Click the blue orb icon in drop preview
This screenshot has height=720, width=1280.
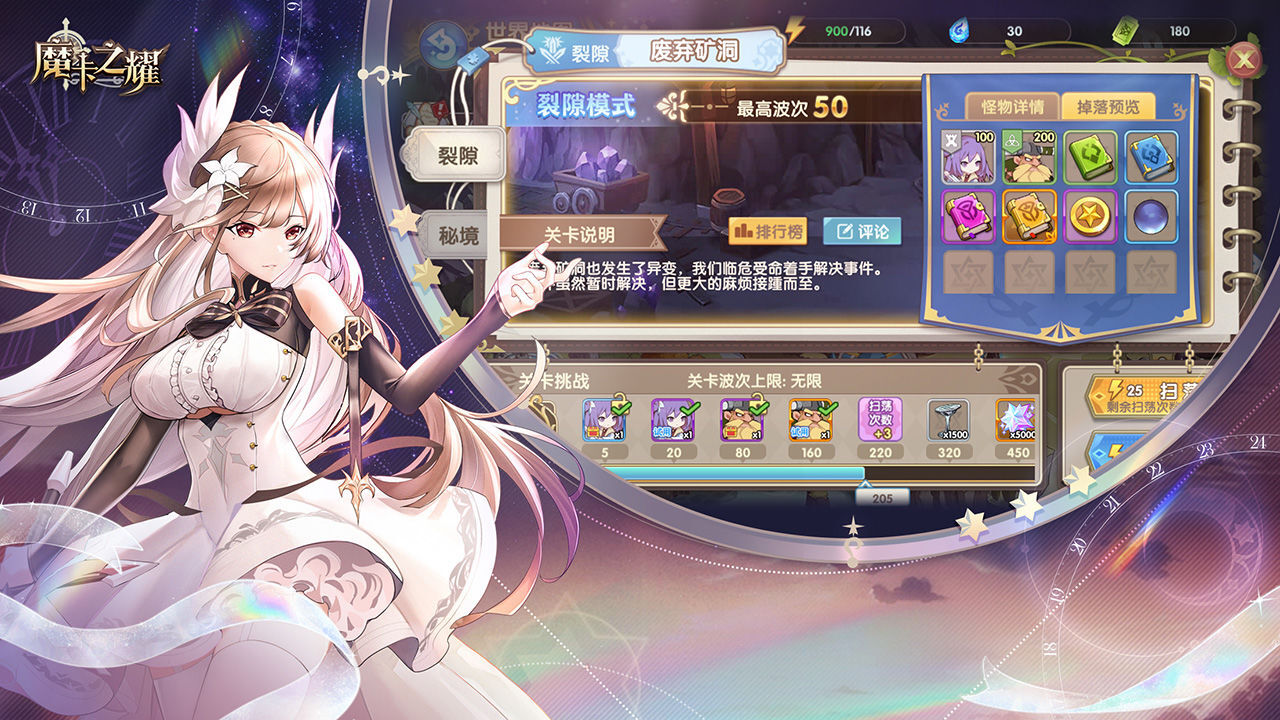pos(1150,218)
